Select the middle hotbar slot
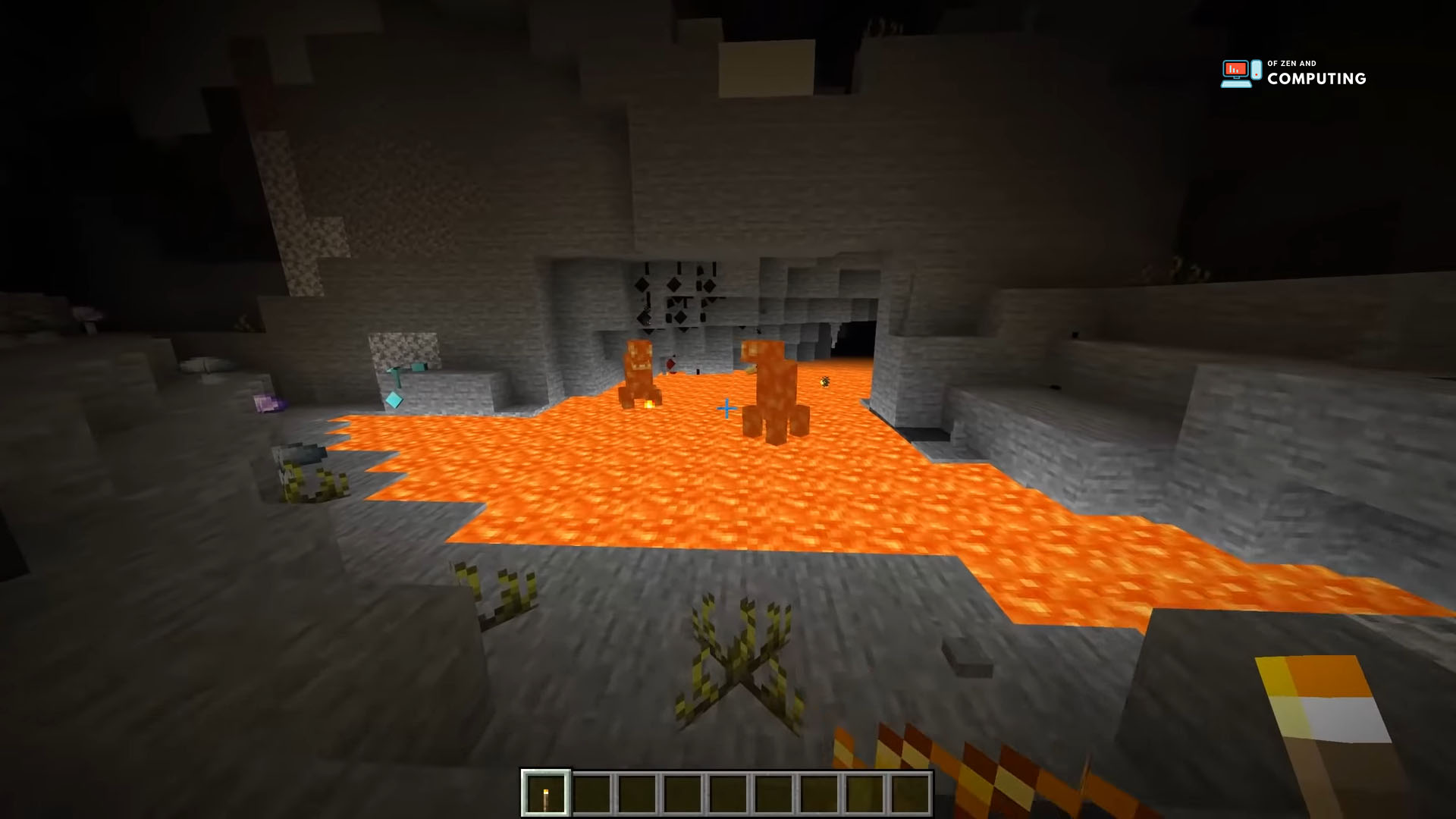The image size is (1456, 819). coord(729,794)
